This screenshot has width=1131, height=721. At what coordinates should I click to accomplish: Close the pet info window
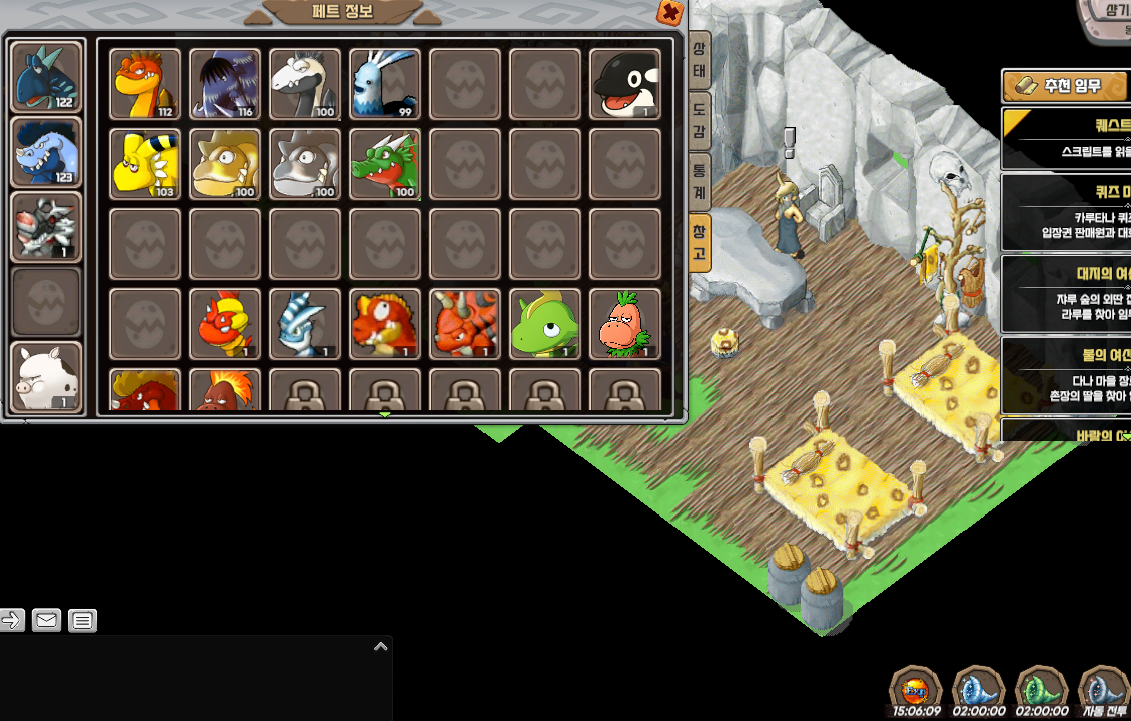point(670,13)
